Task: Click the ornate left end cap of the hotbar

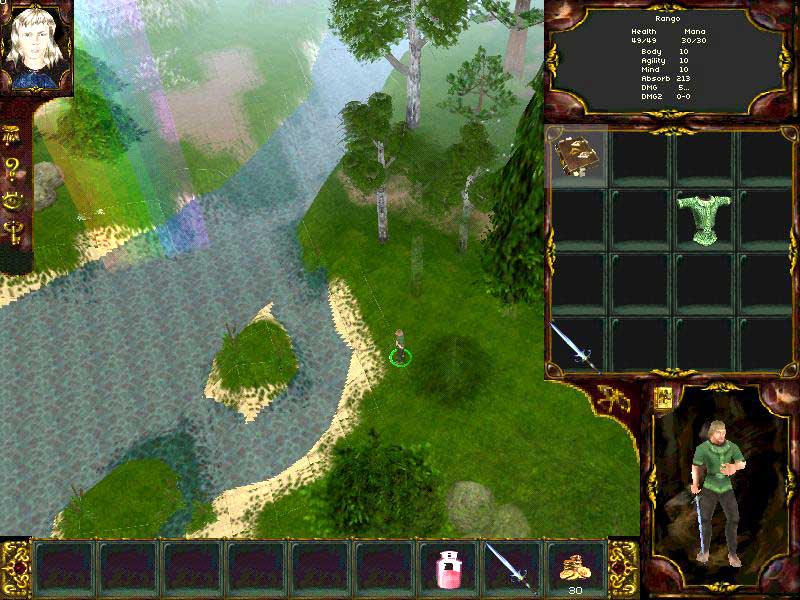Action: coord(15,566)
